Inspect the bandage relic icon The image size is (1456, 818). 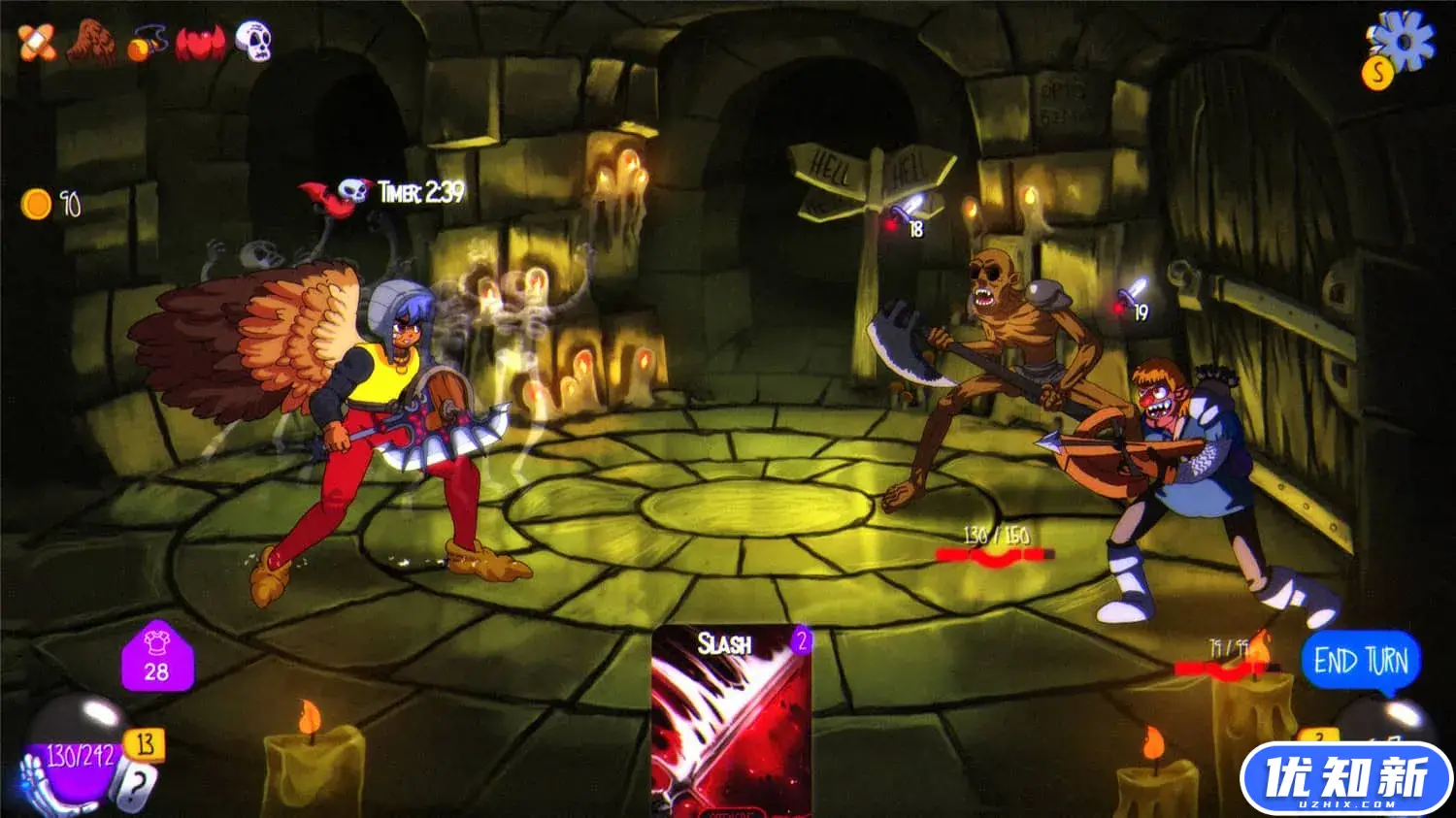37,44
